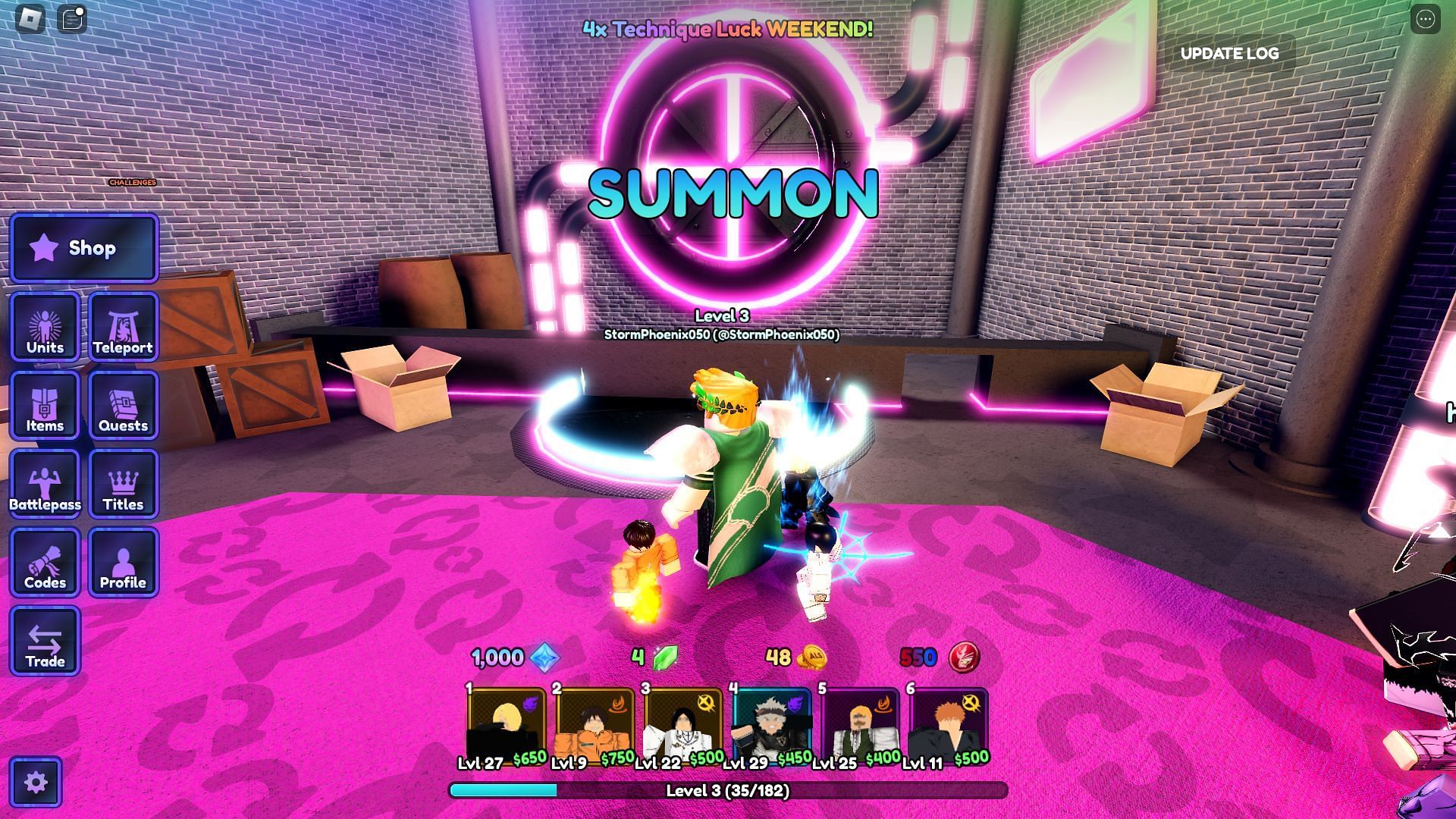
Task: Open the Codes entry window
Action: point(45,563)
